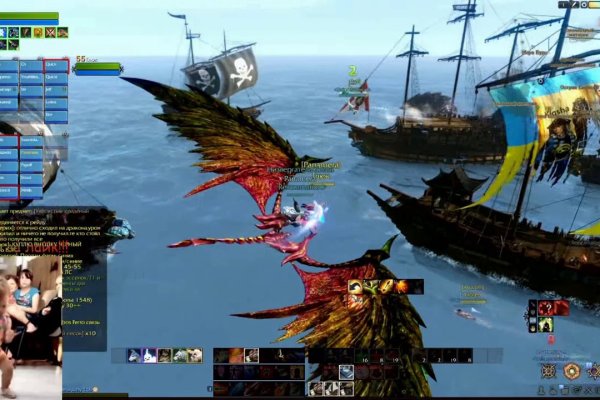The height and width of the screenshot is (400, 600).
Task: Open the gray cog-shaped menu button
Action: [548, 371]
